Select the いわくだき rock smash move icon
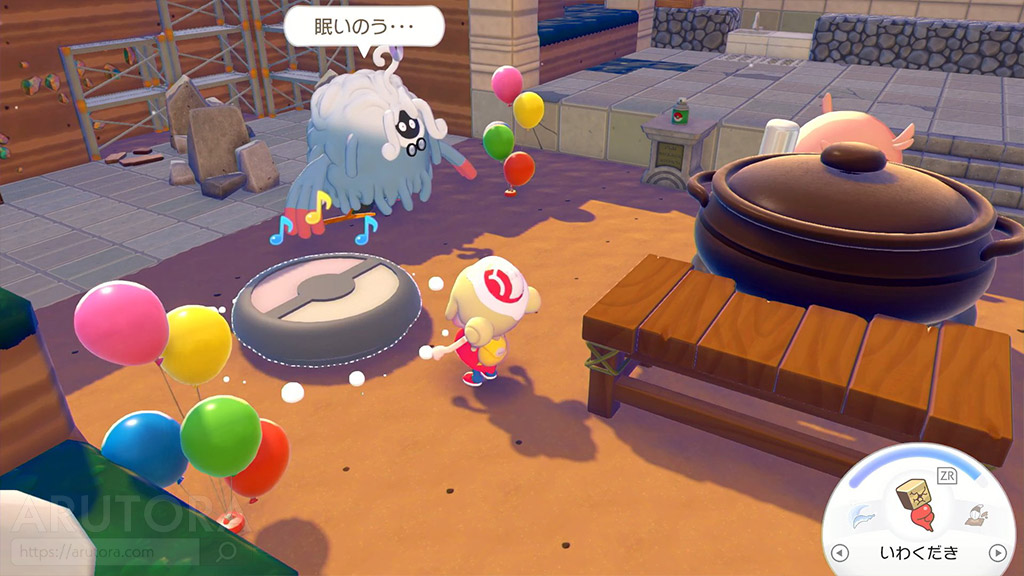 click(919, 507)
